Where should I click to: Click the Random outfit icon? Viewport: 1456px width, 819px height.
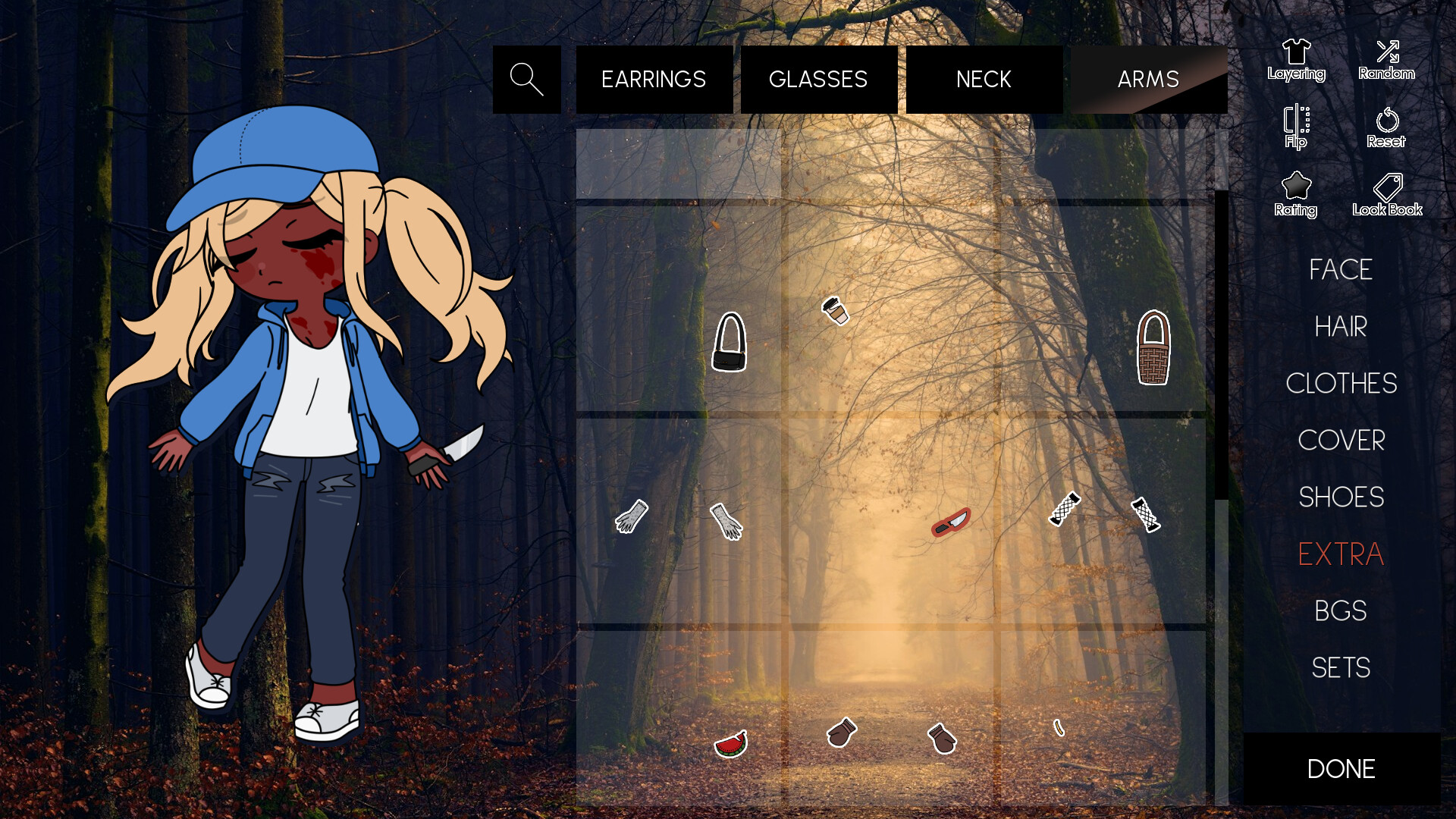tap(1387, 58)
